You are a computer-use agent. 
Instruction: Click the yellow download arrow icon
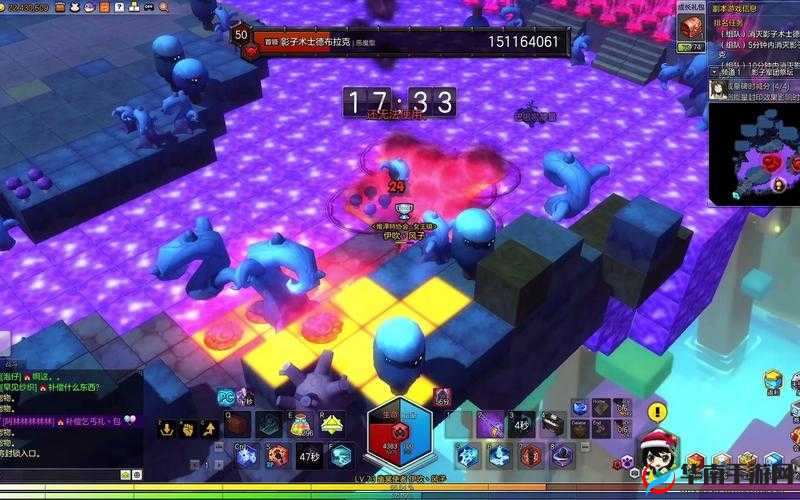pyautogui.click(x=166, y=429)
